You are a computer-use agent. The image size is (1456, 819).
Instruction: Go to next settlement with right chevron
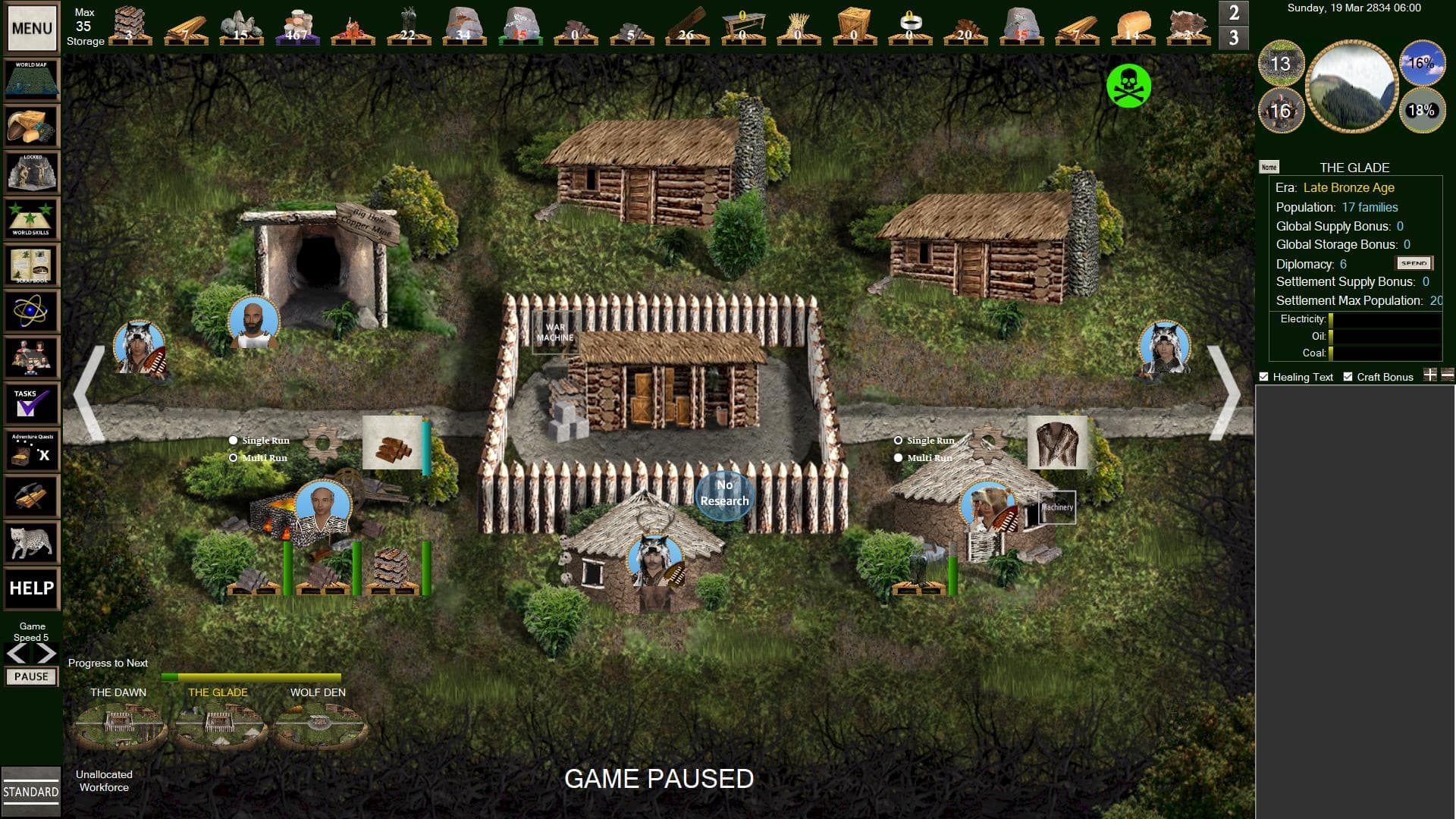1224,393
